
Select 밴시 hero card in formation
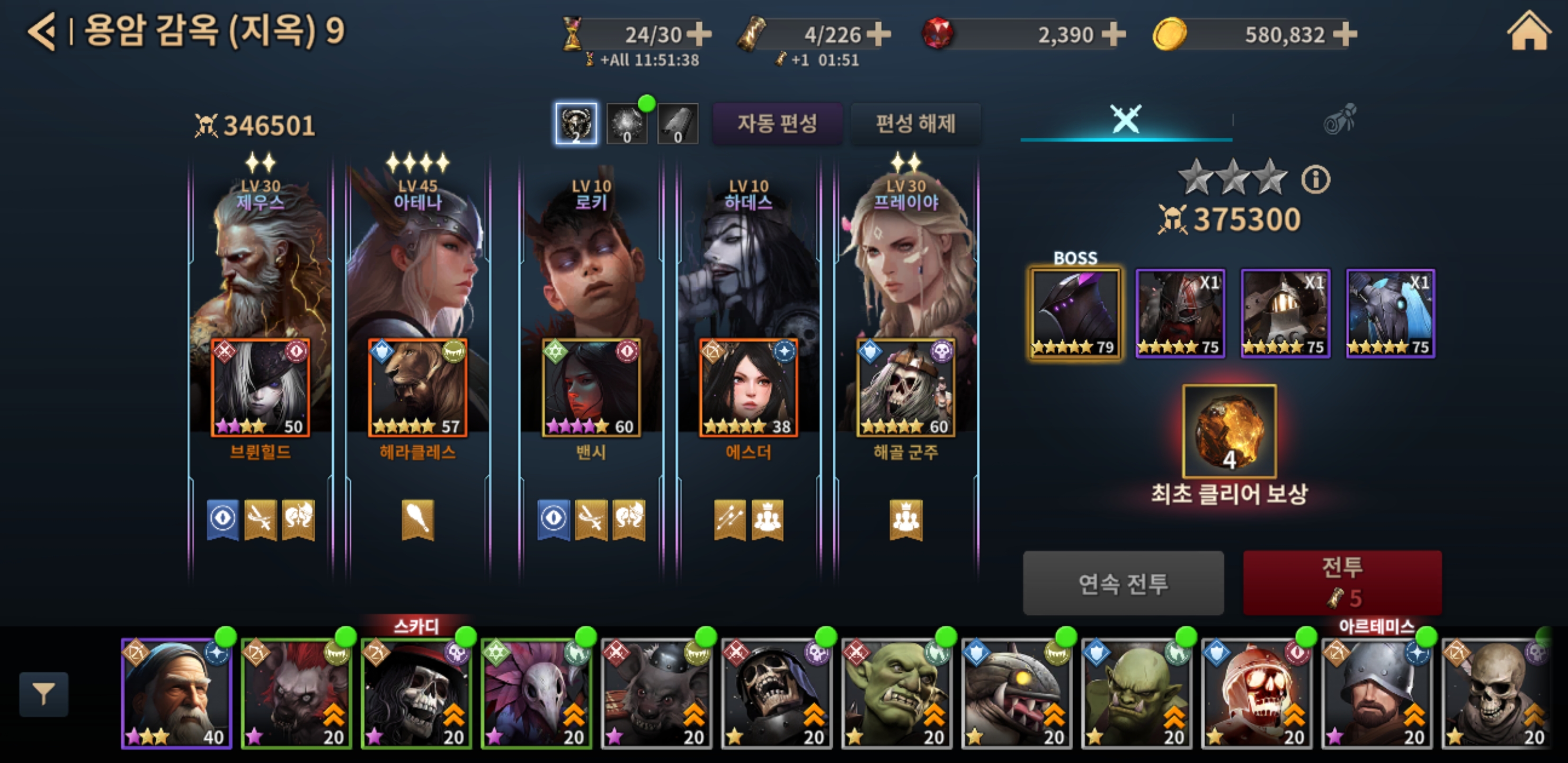[591, 387]
